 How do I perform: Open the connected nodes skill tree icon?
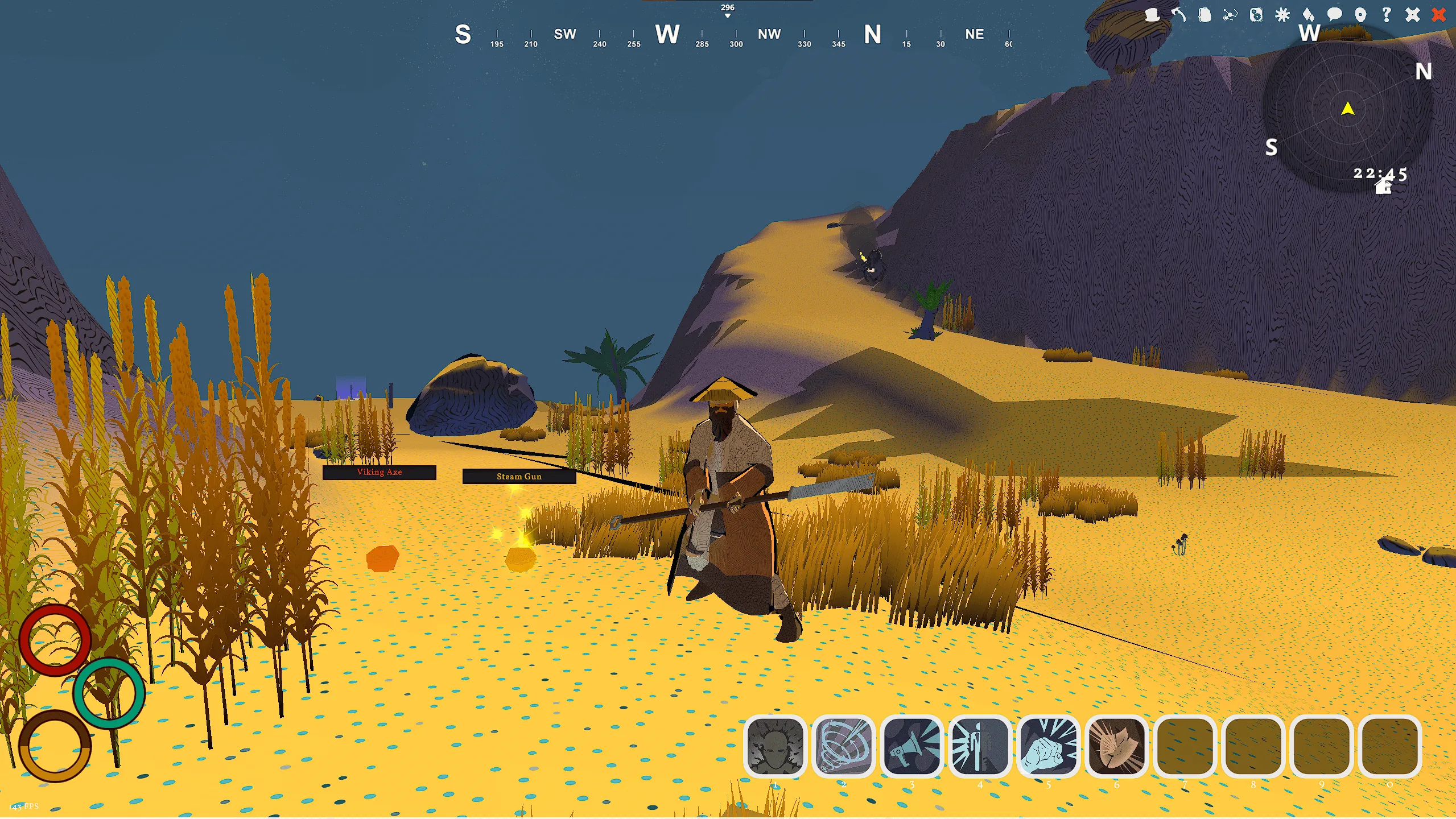(1230, 15)
